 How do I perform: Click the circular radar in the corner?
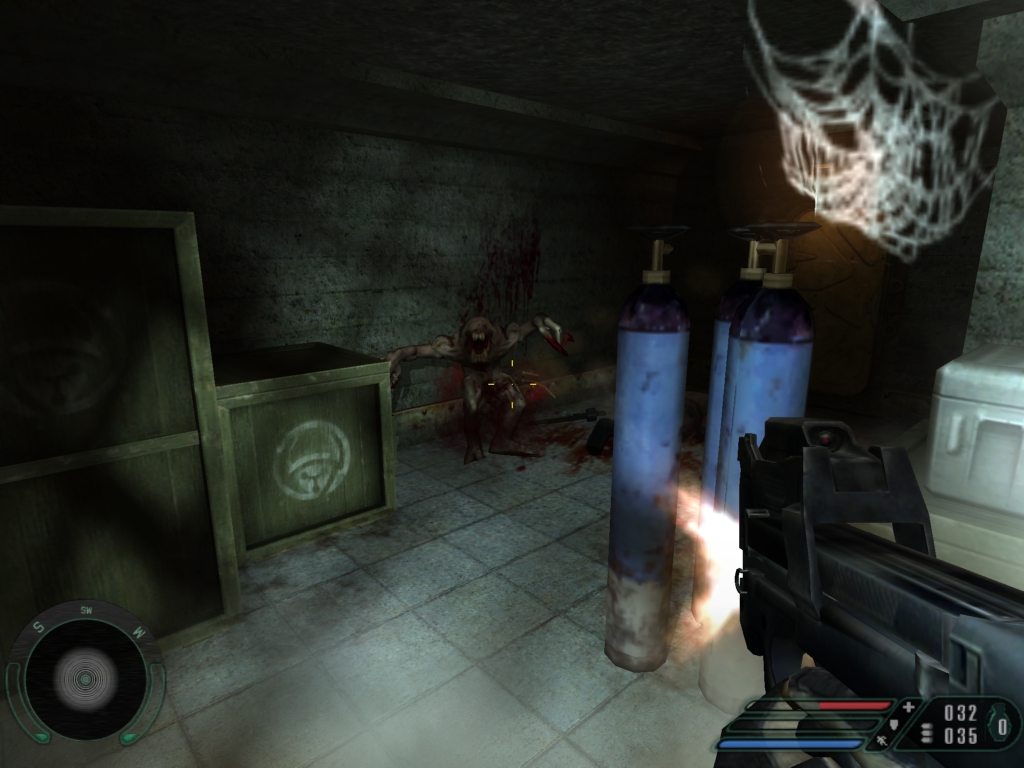85,680
